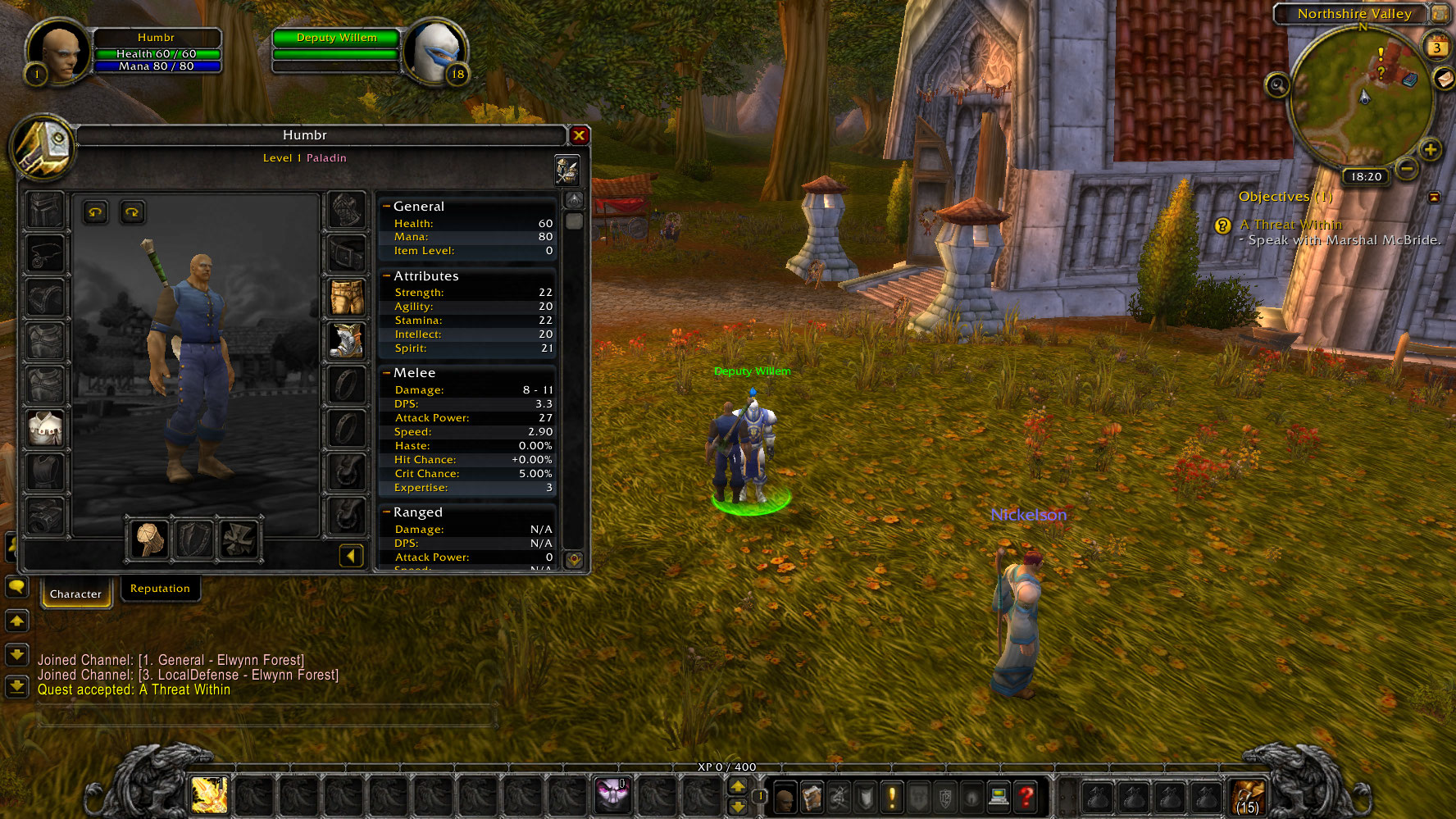Switch to the Reputation tab
This screenshot has height=819, width=1456.
coord(160,589)
